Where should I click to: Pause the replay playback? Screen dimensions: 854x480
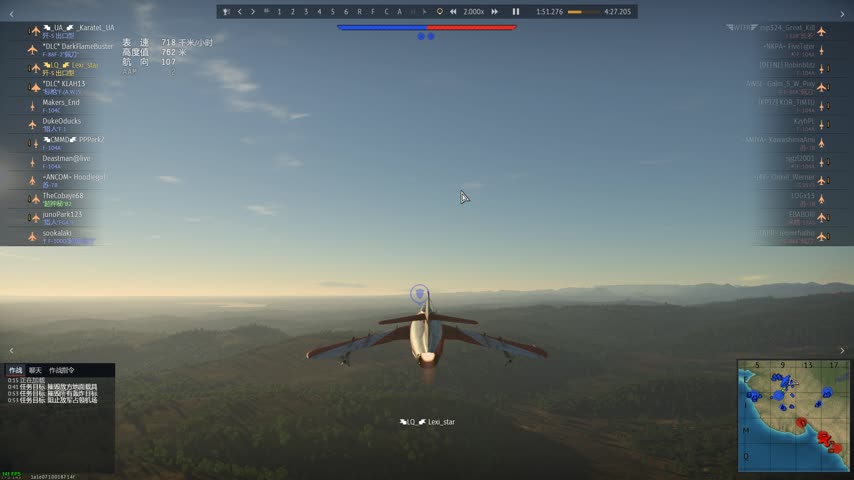516,12
